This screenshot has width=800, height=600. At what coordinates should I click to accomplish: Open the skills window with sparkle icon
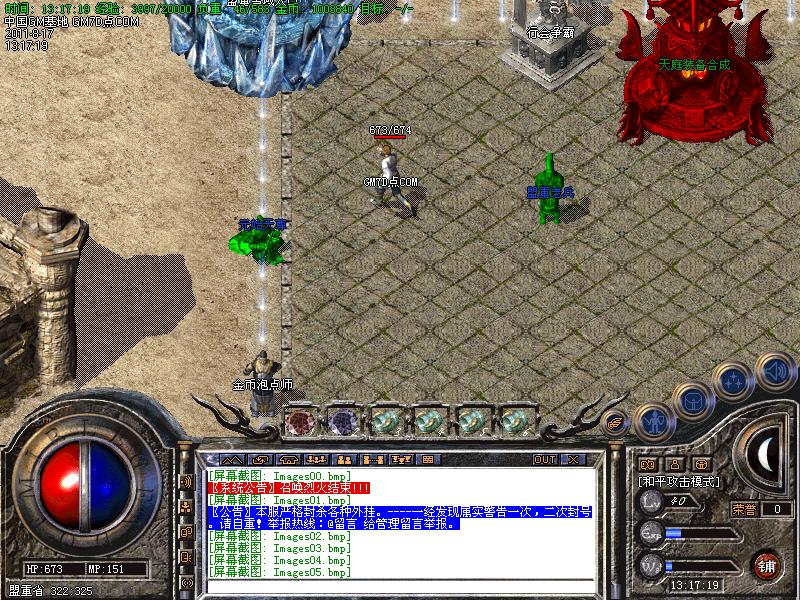point(735,380)
